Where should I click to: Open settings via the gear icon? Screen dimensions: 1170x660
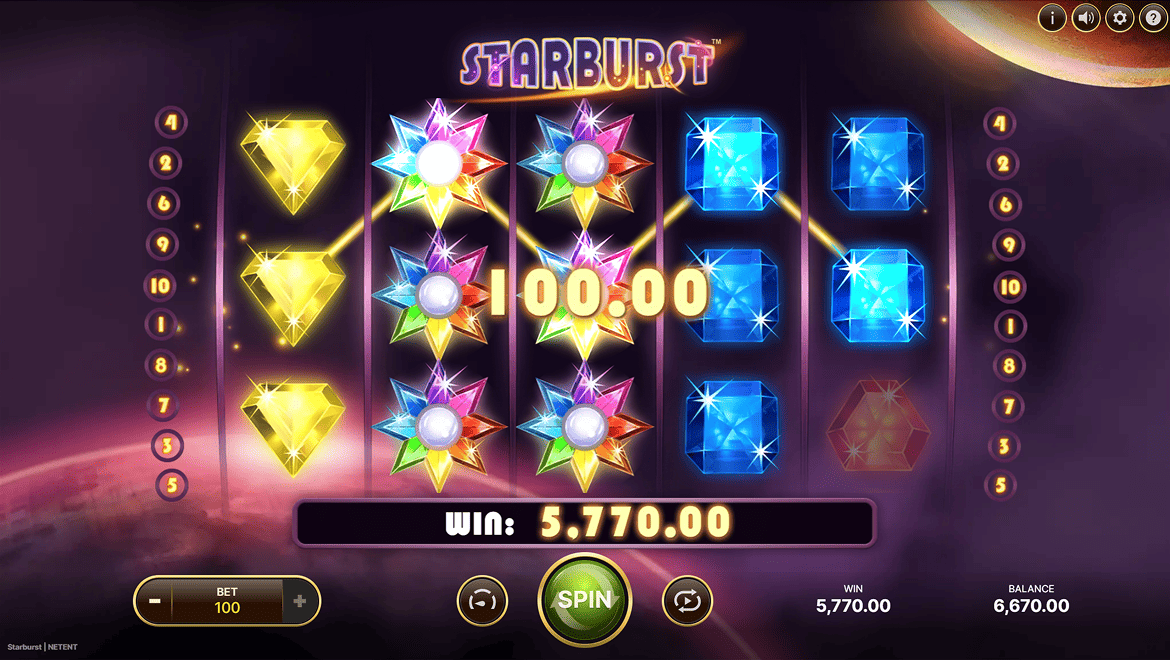(1119, 18)
